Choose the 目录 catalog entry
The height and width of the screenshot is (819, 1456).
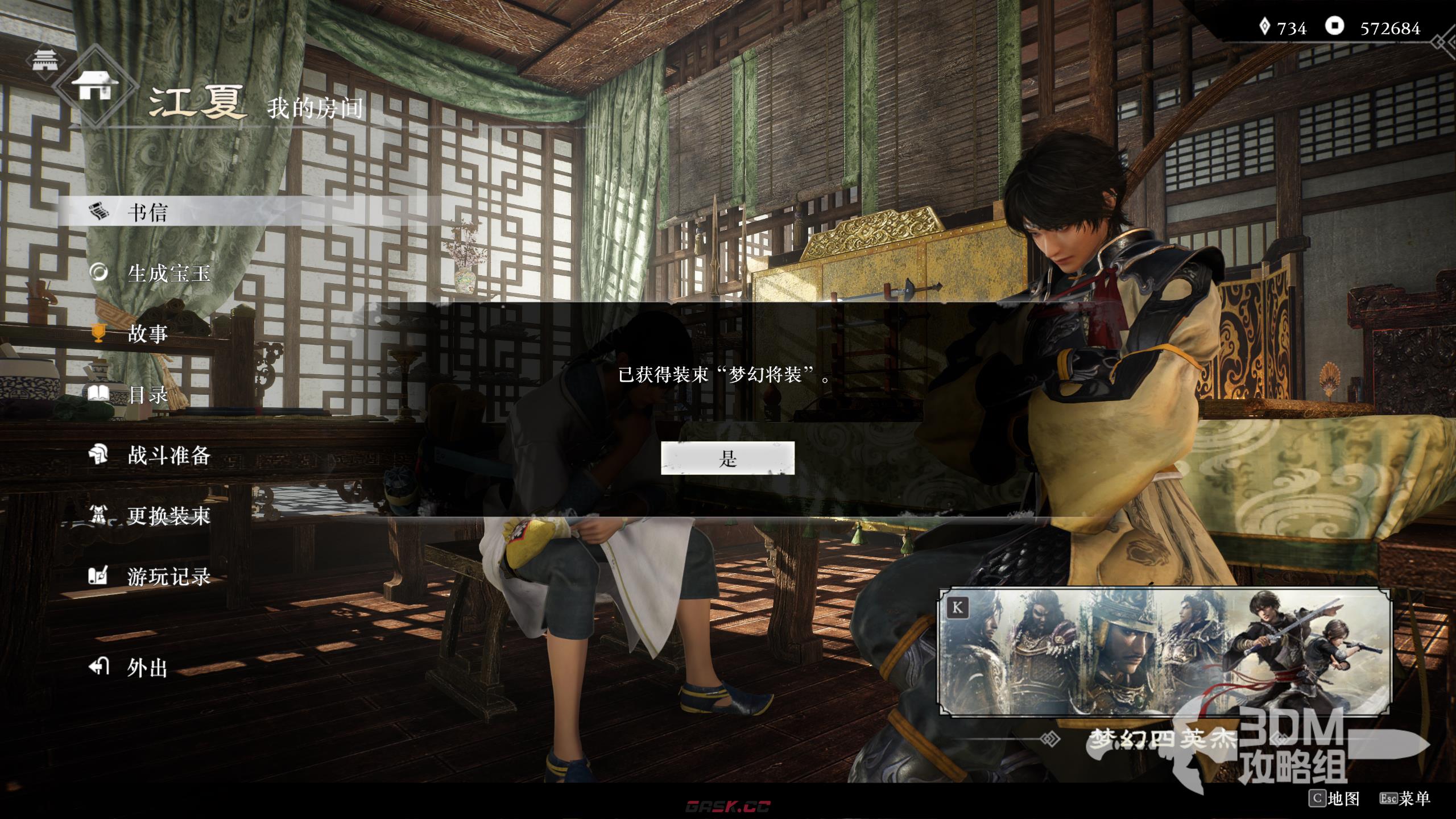click(147, 395)
